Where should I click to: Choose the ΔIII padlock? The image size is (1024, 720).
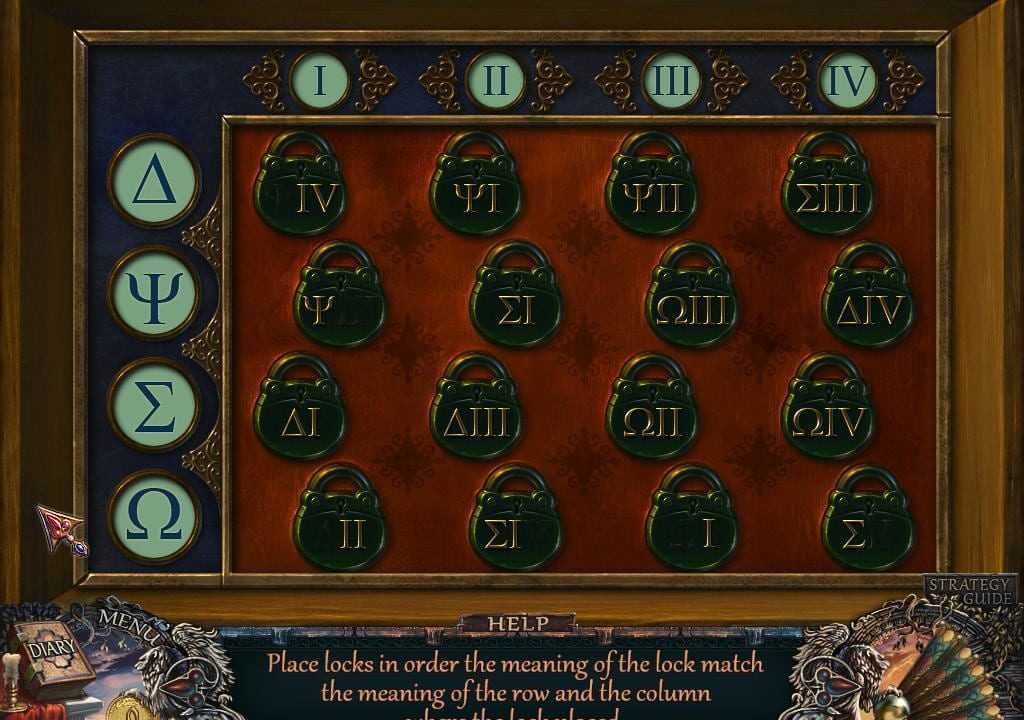476,422
